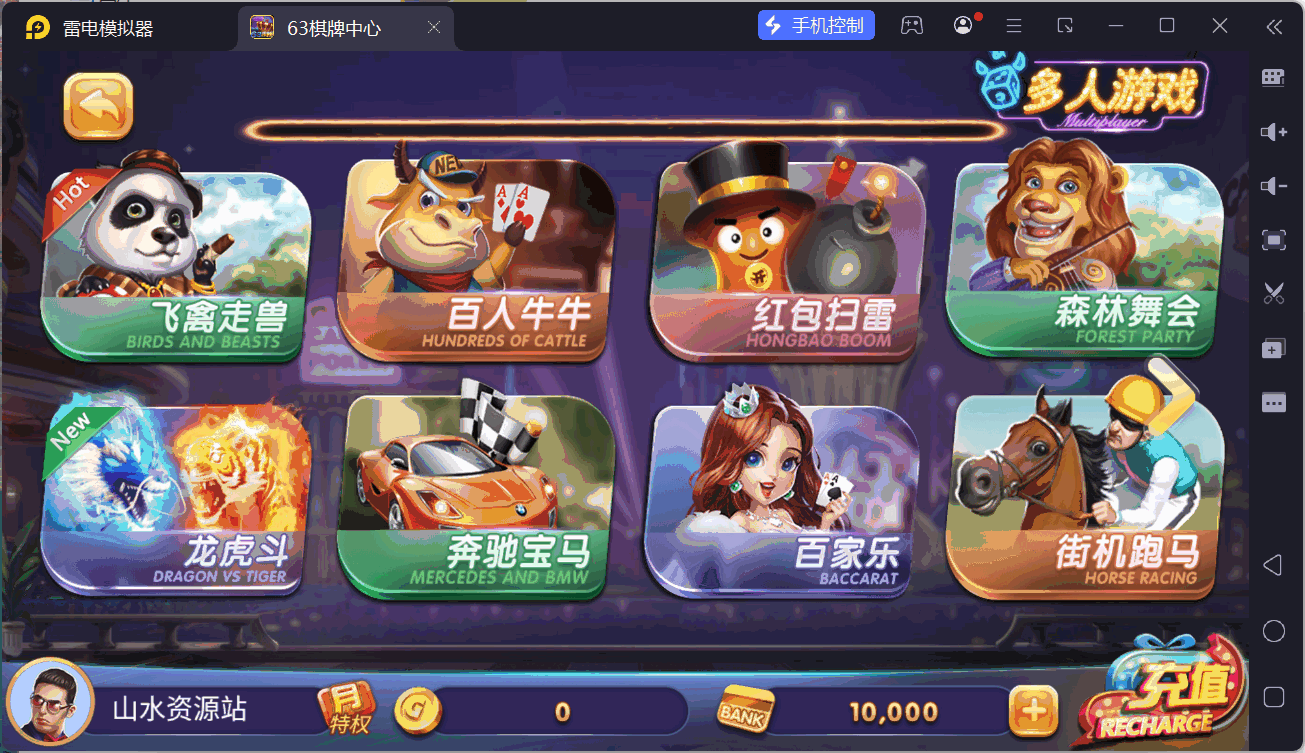Open the user account with notification badge
The width and height of the screenshot is (1305, 753).
[962, 24]
